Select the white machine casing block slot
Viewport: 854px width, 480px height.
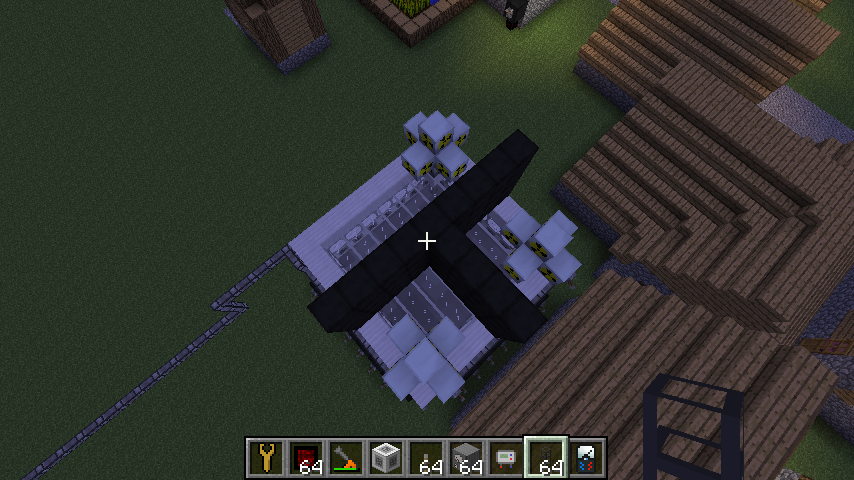pos(387,458)
